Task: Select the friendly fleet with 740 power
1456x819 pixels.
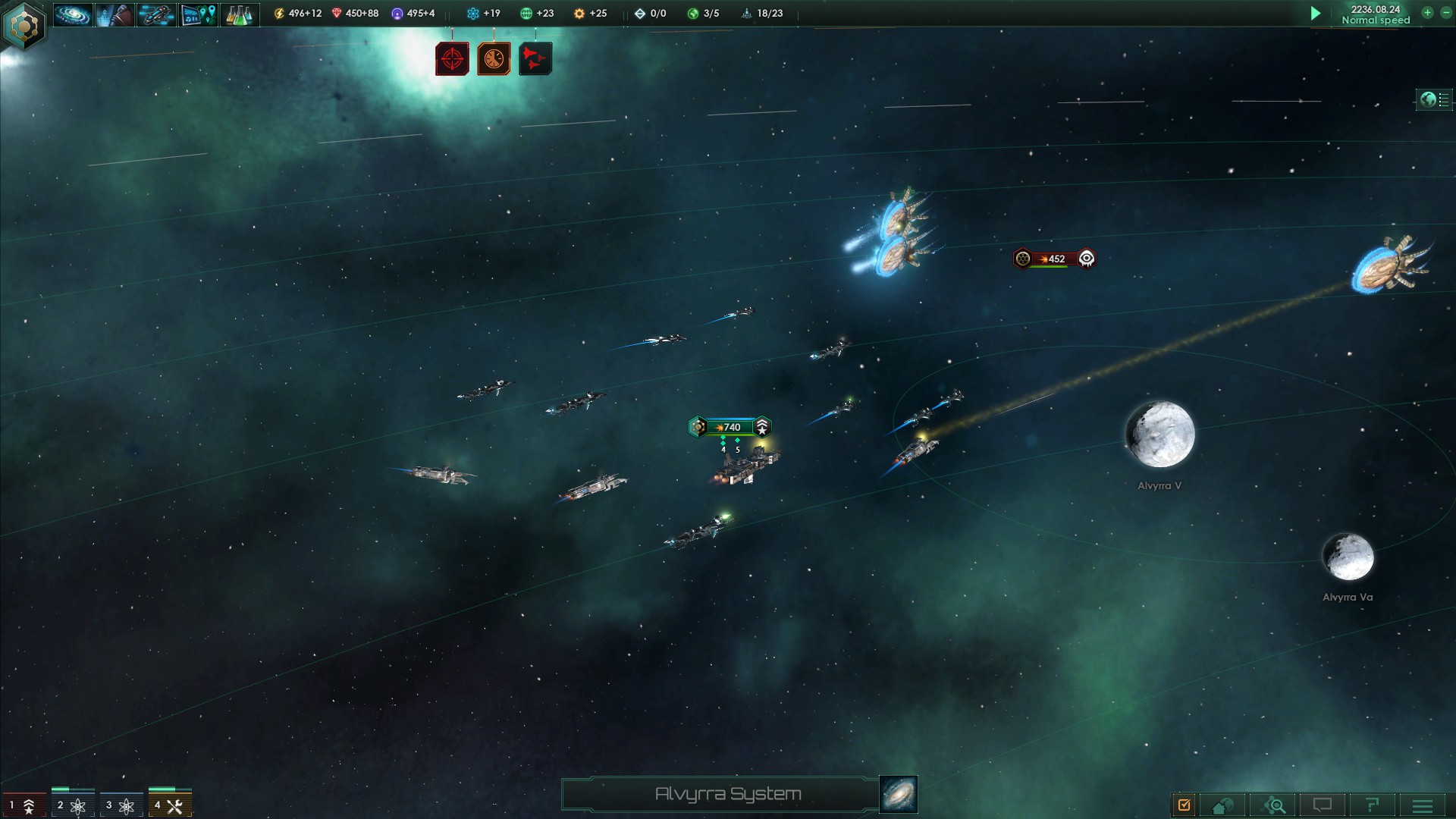Action: point(730,427)
